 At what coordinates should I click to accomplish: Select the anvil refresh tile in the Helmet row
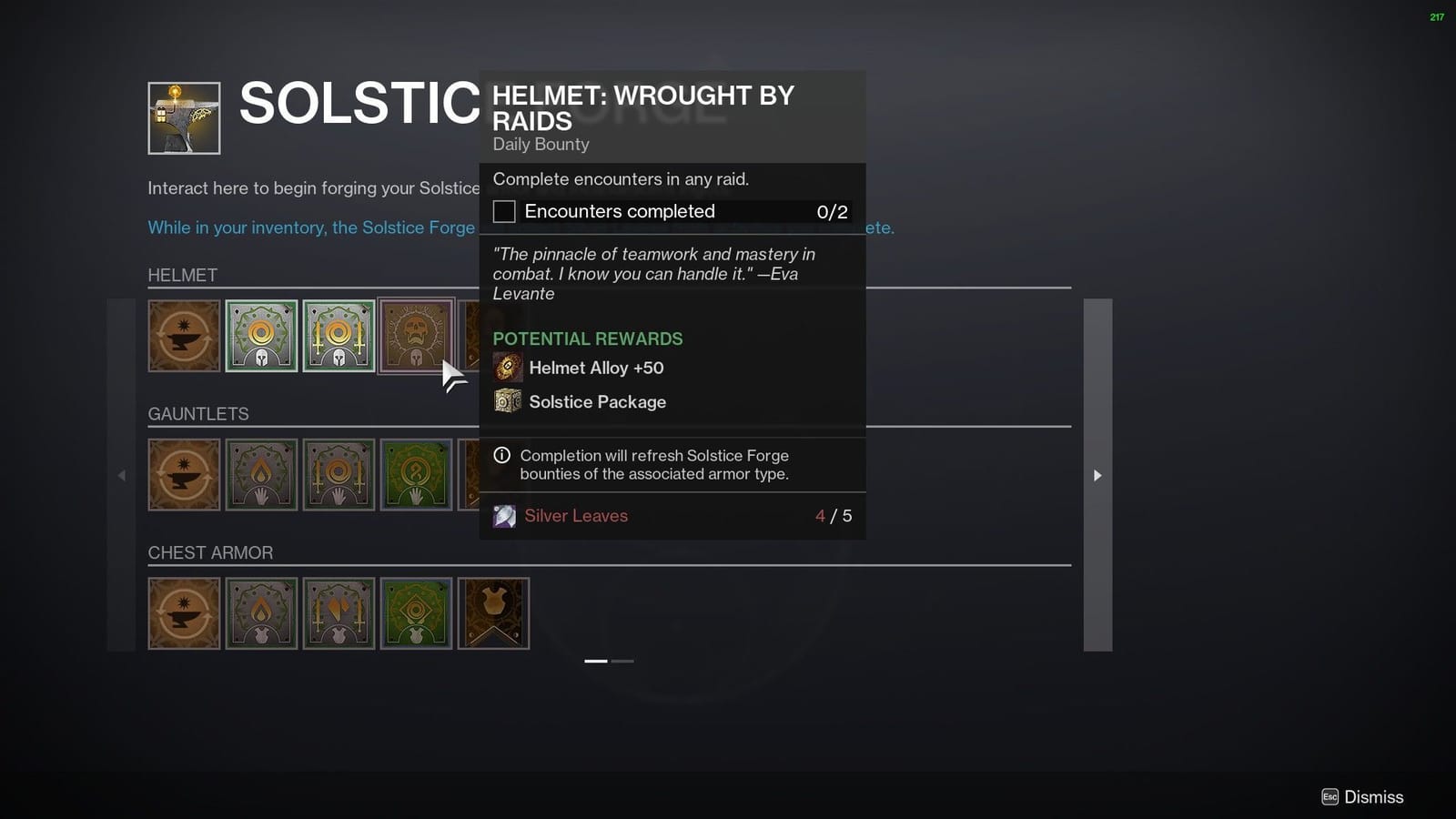click(184, 336)
